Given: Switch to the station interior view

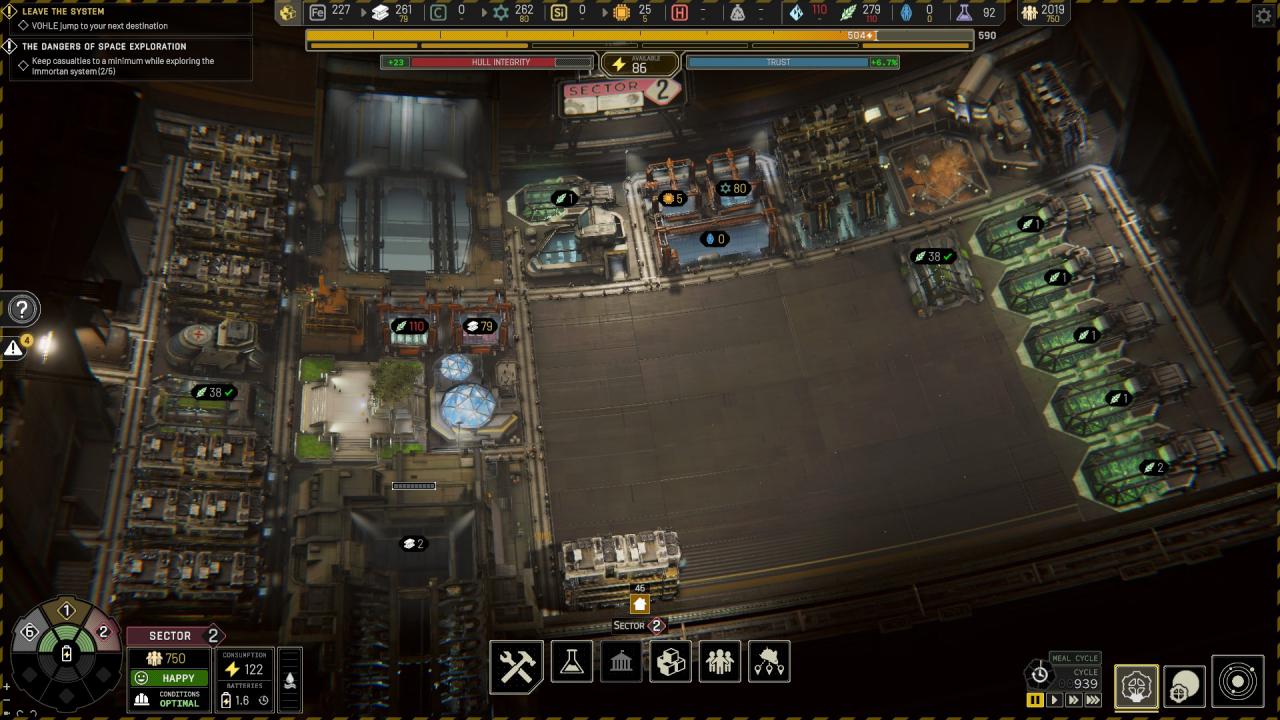Looking at the screenshot, I should pyautogui.click(x=1136, y=686).
